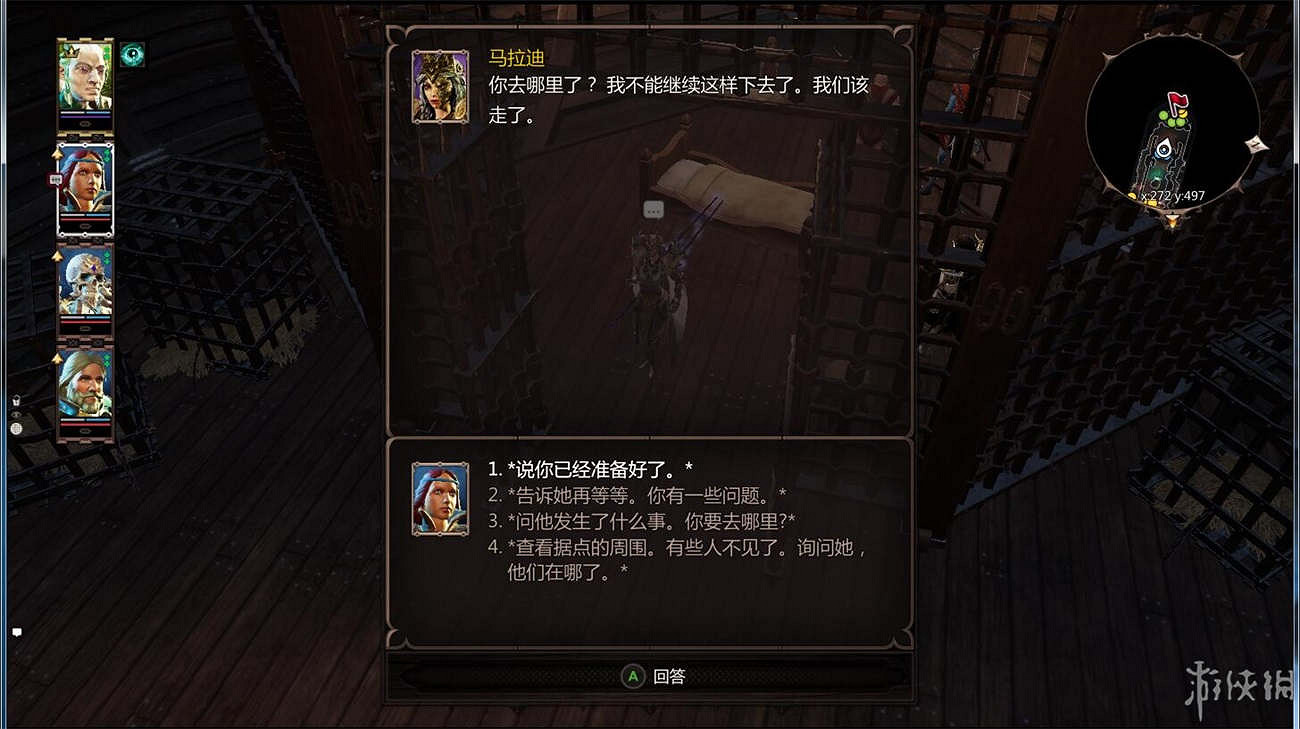Viewport: 1300px width, 729px height.
Task: Open the map note icon beside the minimap
Action: 1257,146
